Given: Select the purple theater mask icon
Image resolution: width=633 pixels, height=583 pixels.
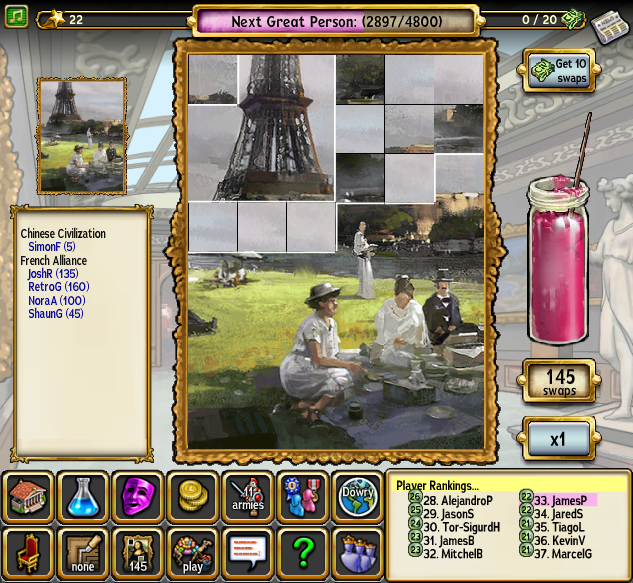Looking at the screenshot, I should coord(138,497).
